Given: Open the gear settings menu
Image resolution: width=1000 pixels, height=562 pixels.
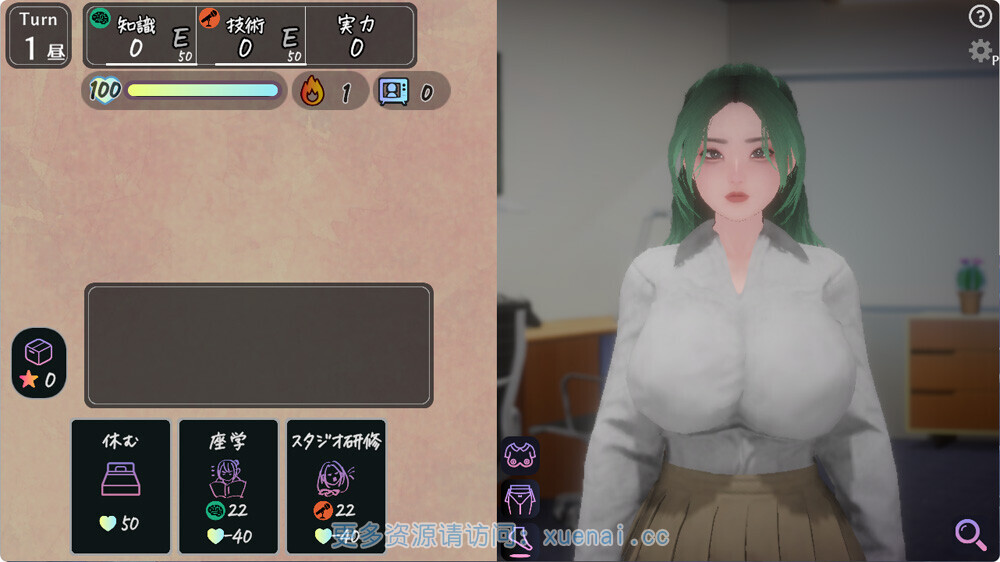Looking at the screenshot, I should click(x=980, y=51).
